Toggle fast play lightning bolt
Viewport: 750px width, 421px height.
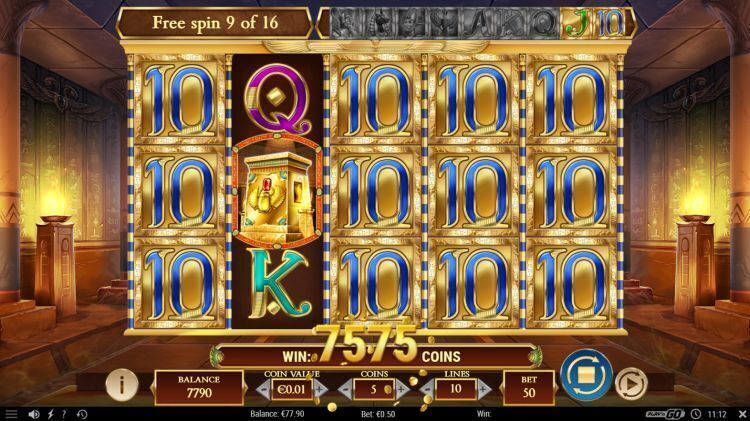click(50, 413)
